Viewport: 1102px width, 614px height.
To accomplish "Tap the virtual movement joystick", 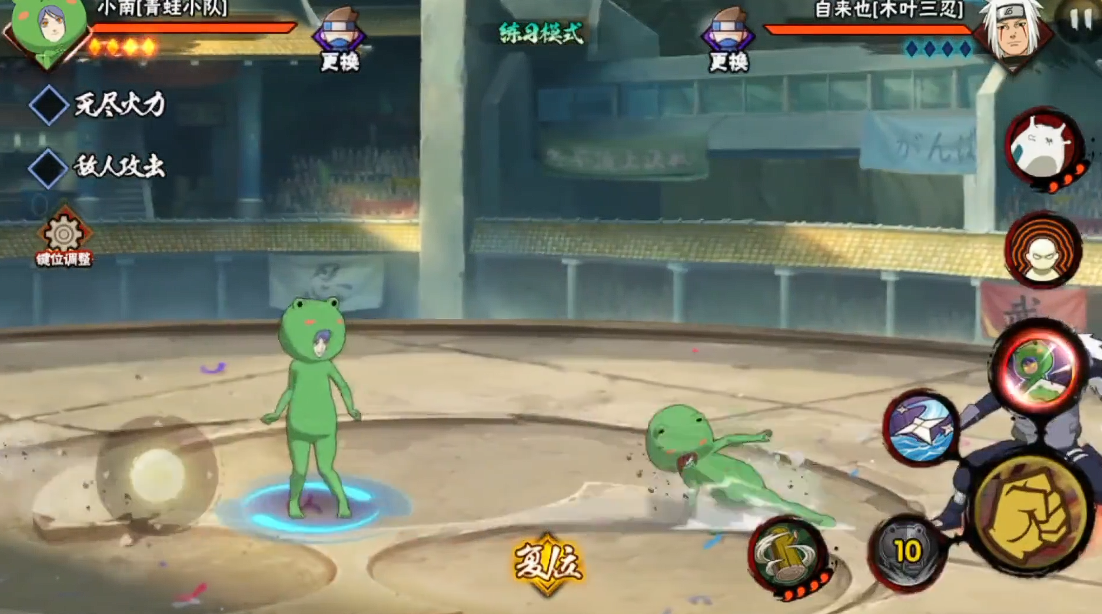I will [157, 474].
